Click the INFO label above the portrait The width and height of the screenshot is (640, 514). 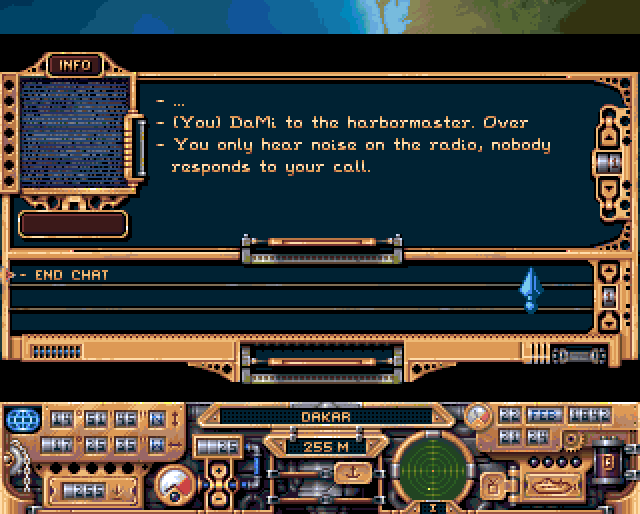75,66
